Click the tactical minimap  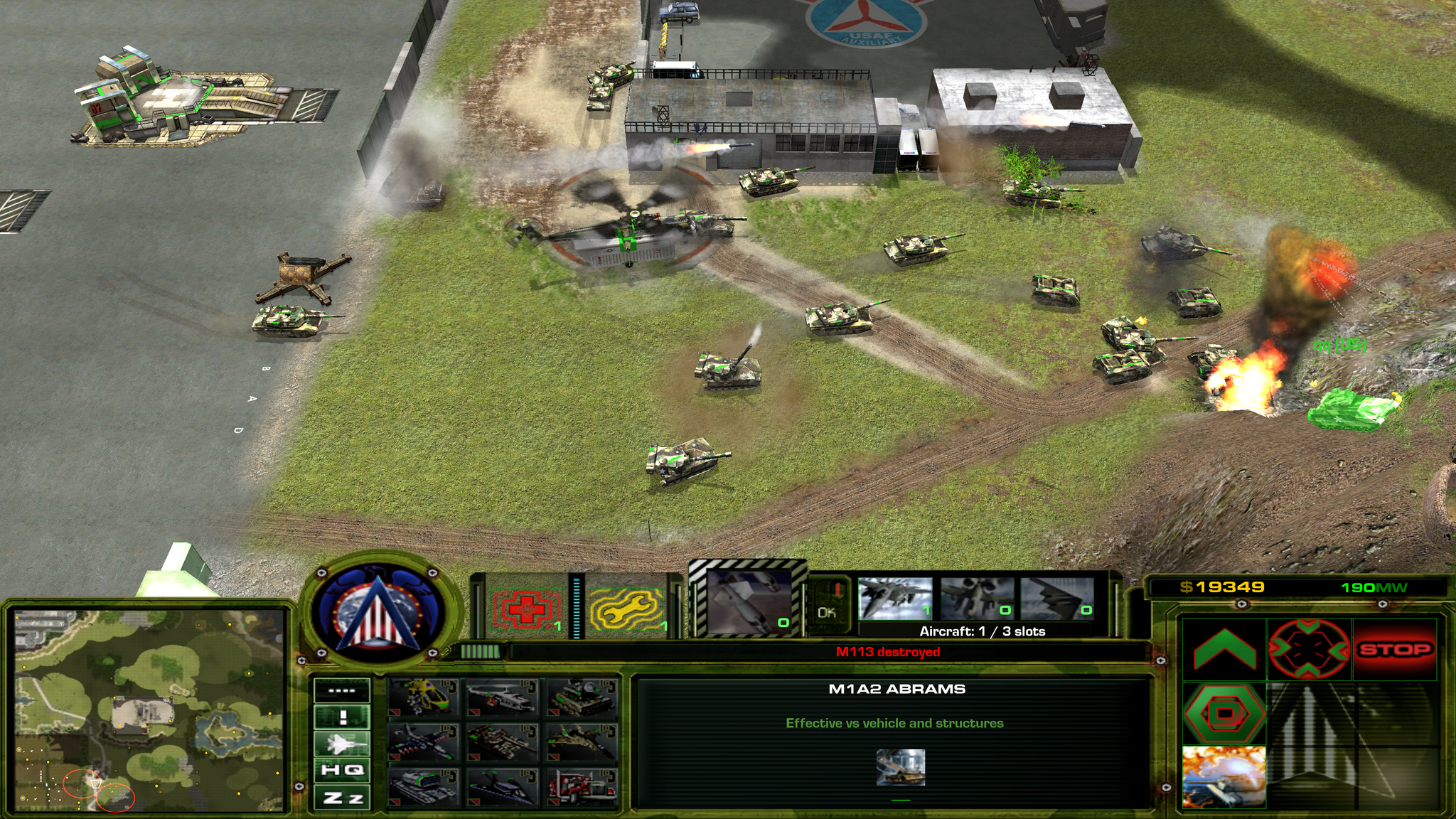point(149,710)
